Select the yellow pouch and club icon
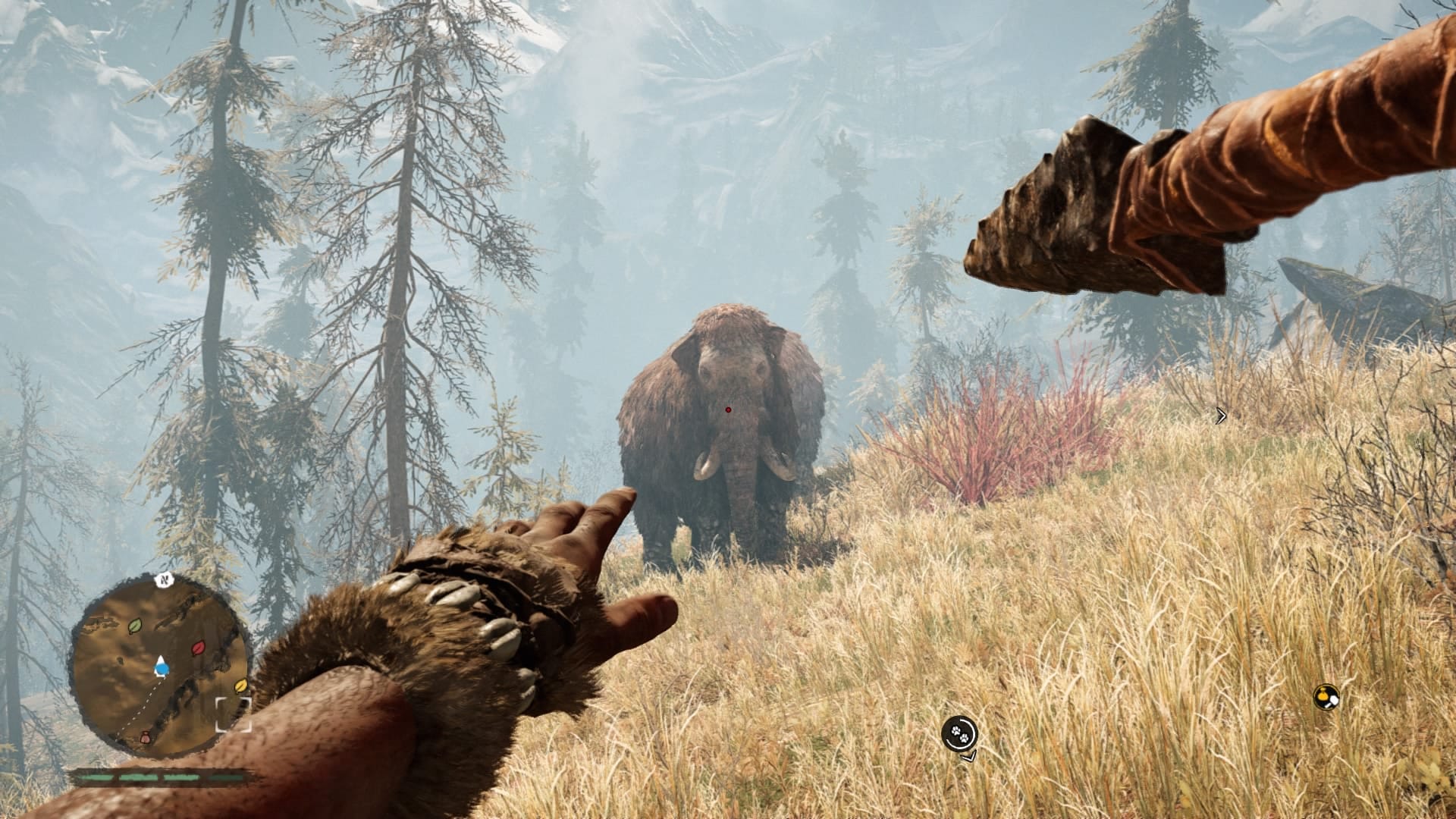The image size is (1456, 819). tap(1326, 697)
